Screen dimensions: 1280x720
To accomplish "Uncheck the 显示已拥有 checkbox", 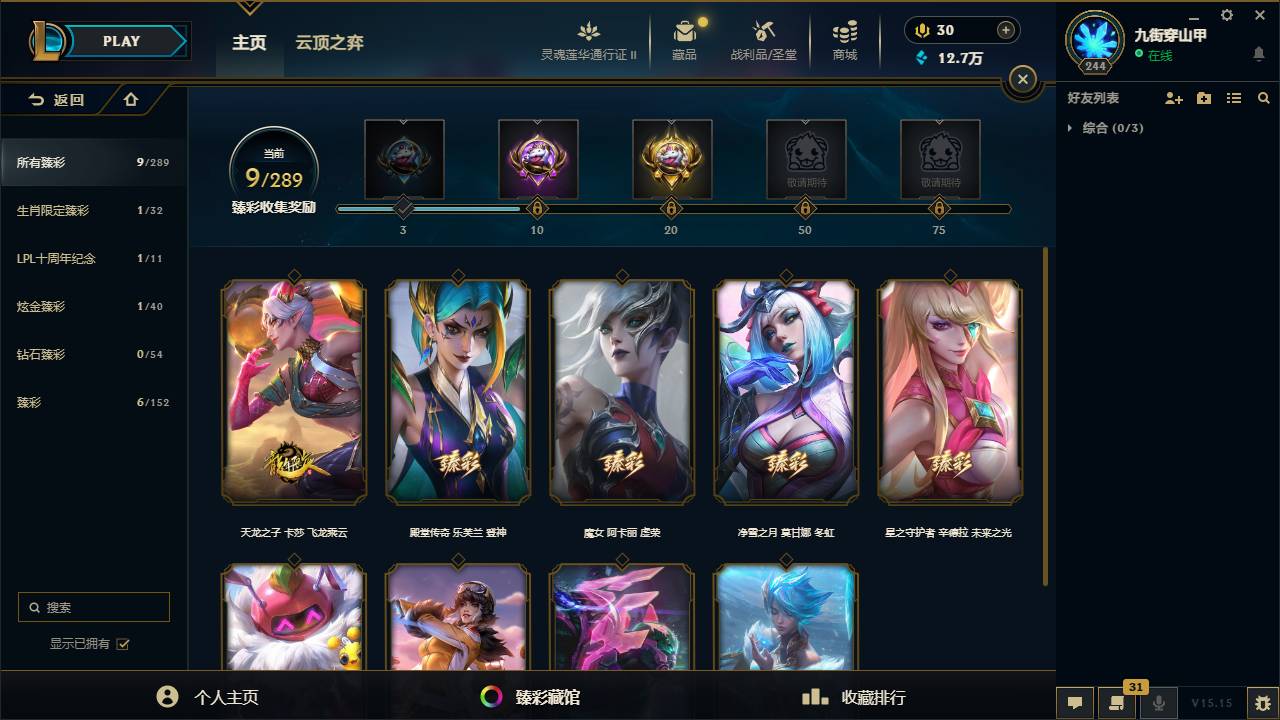I will [x=122, y=644].
